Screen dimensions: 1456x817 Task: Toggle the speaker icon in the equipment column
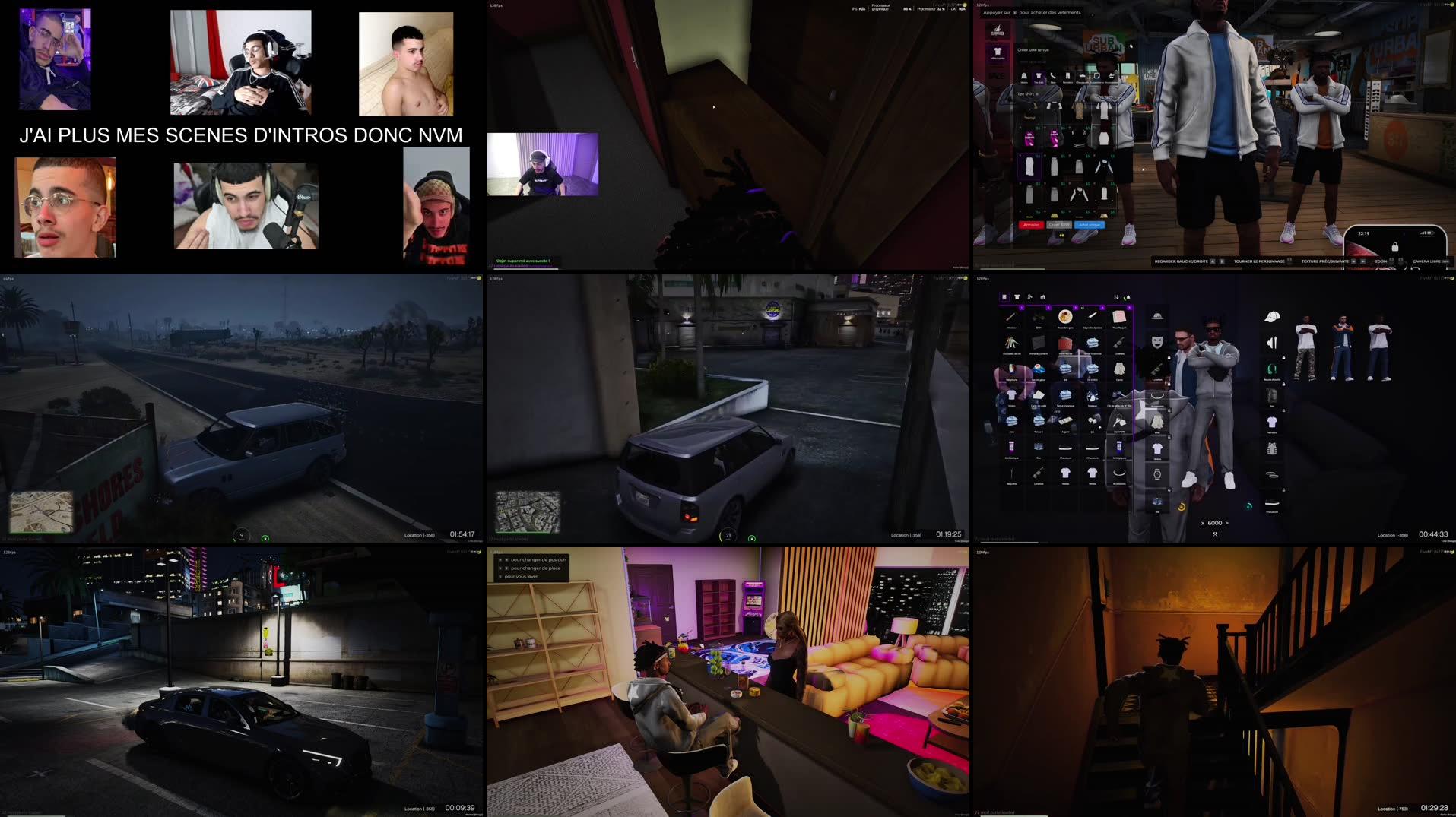(1270, 343)
